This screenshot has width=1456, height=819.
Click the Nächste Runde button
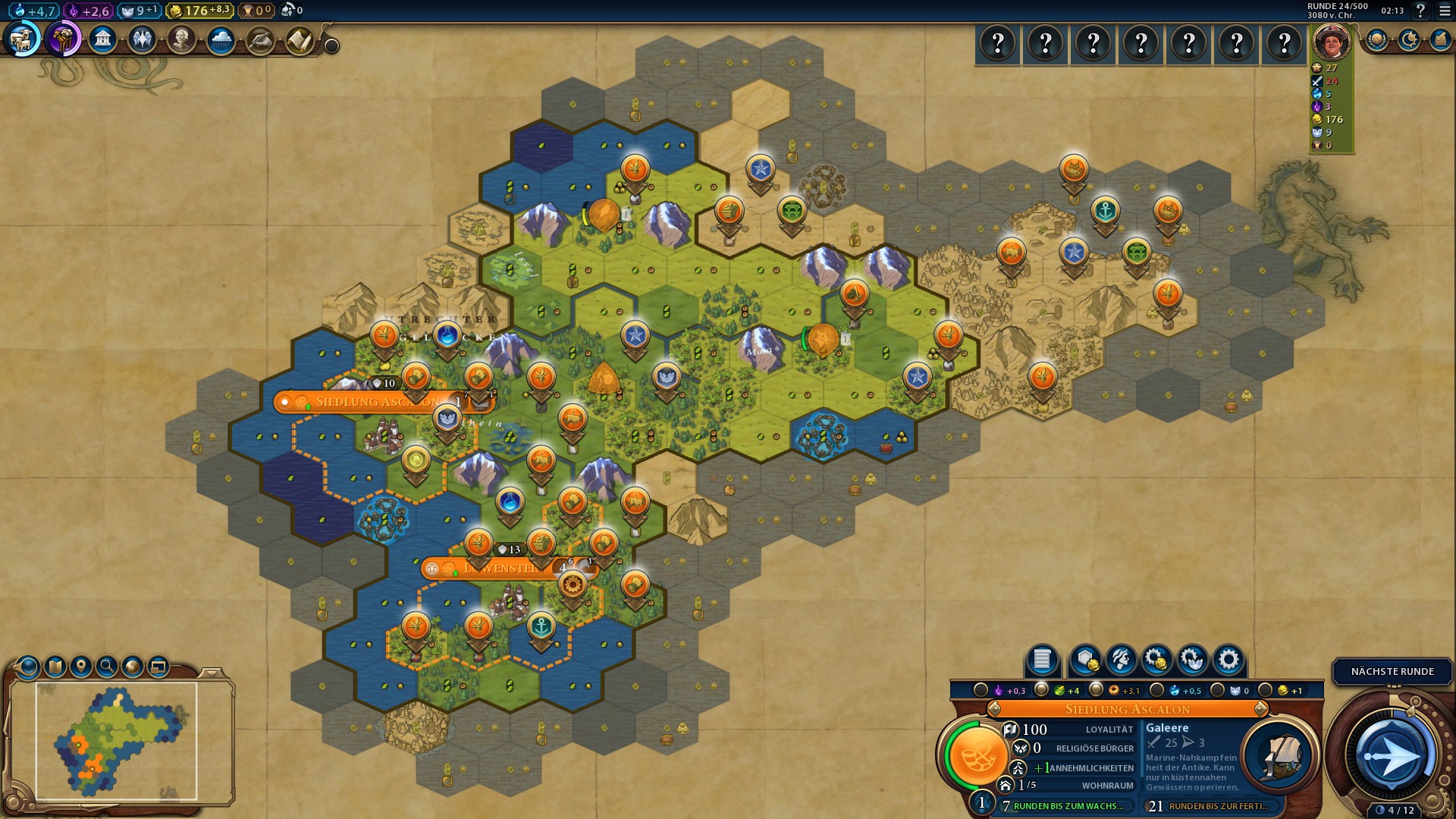pos(1392,672)
